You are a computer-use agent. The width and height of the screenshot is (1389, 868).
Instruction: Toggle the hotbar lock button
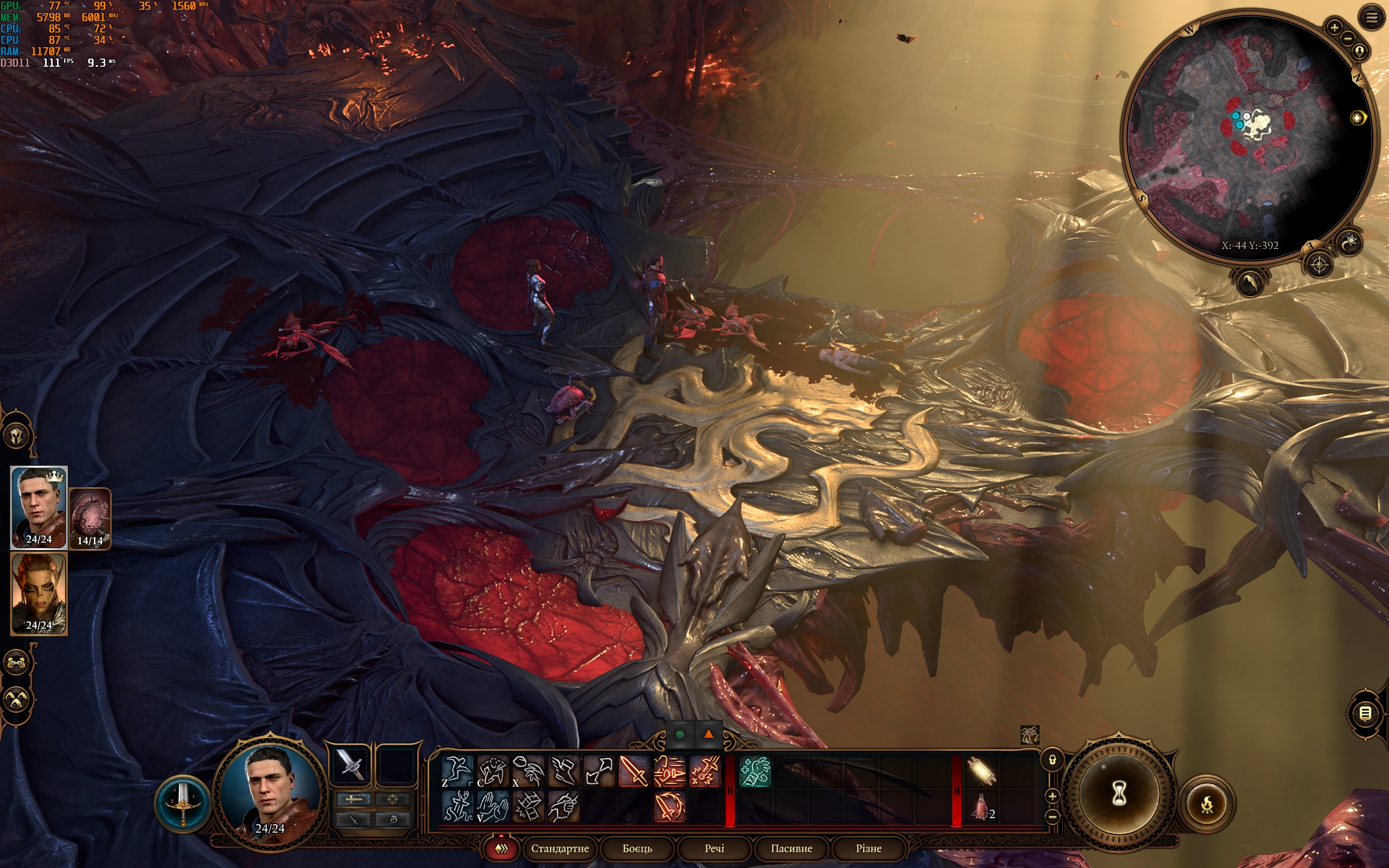1052,760
